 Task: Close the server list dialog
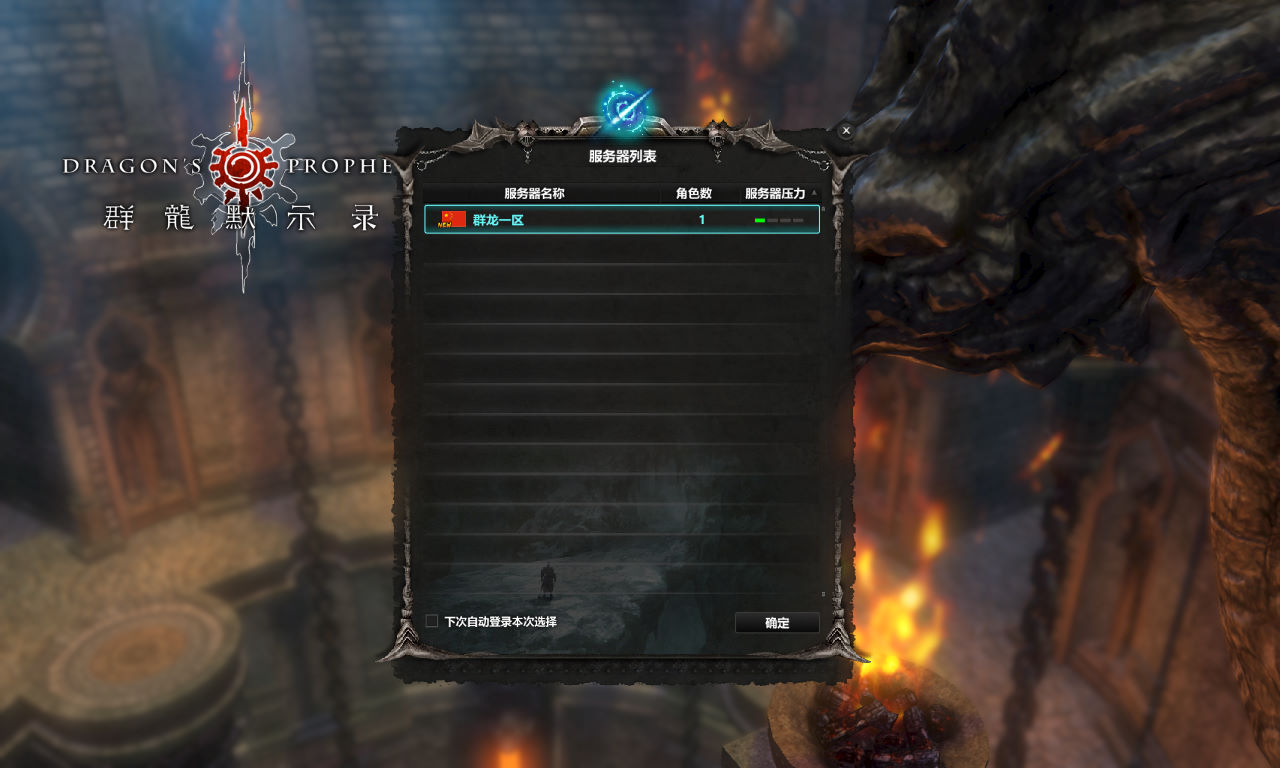pyautogui.click(x=846, y=131)
